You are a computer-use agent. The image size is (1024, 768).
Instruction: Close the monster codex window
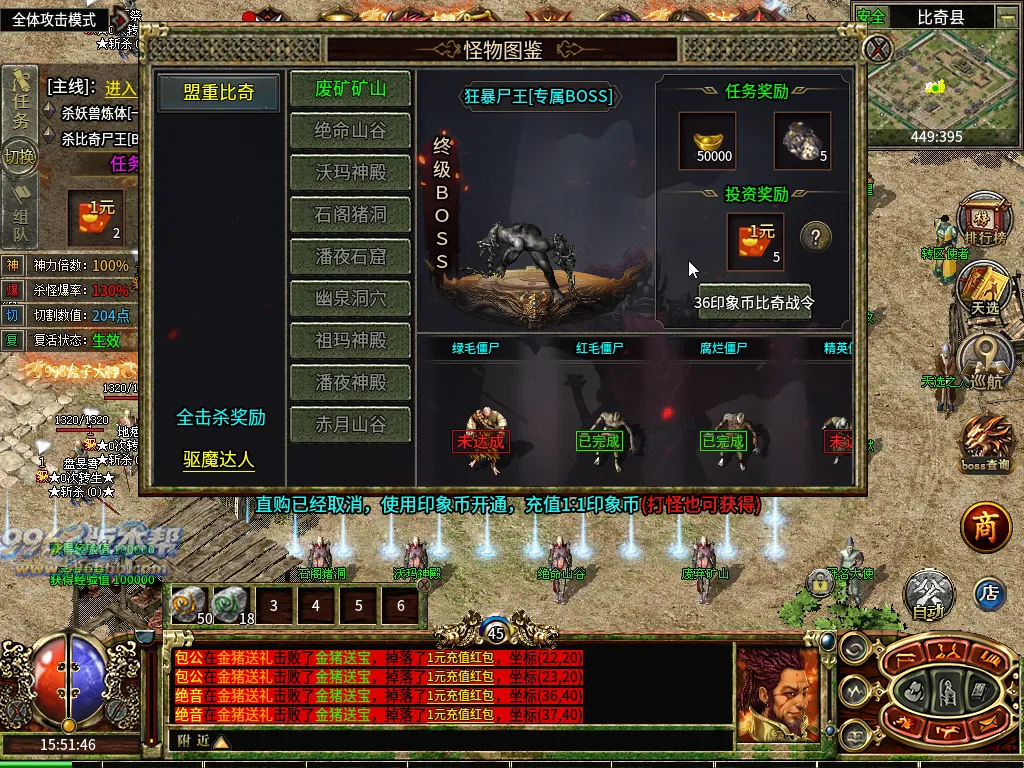pyautogui.click(x=877, y=48)
